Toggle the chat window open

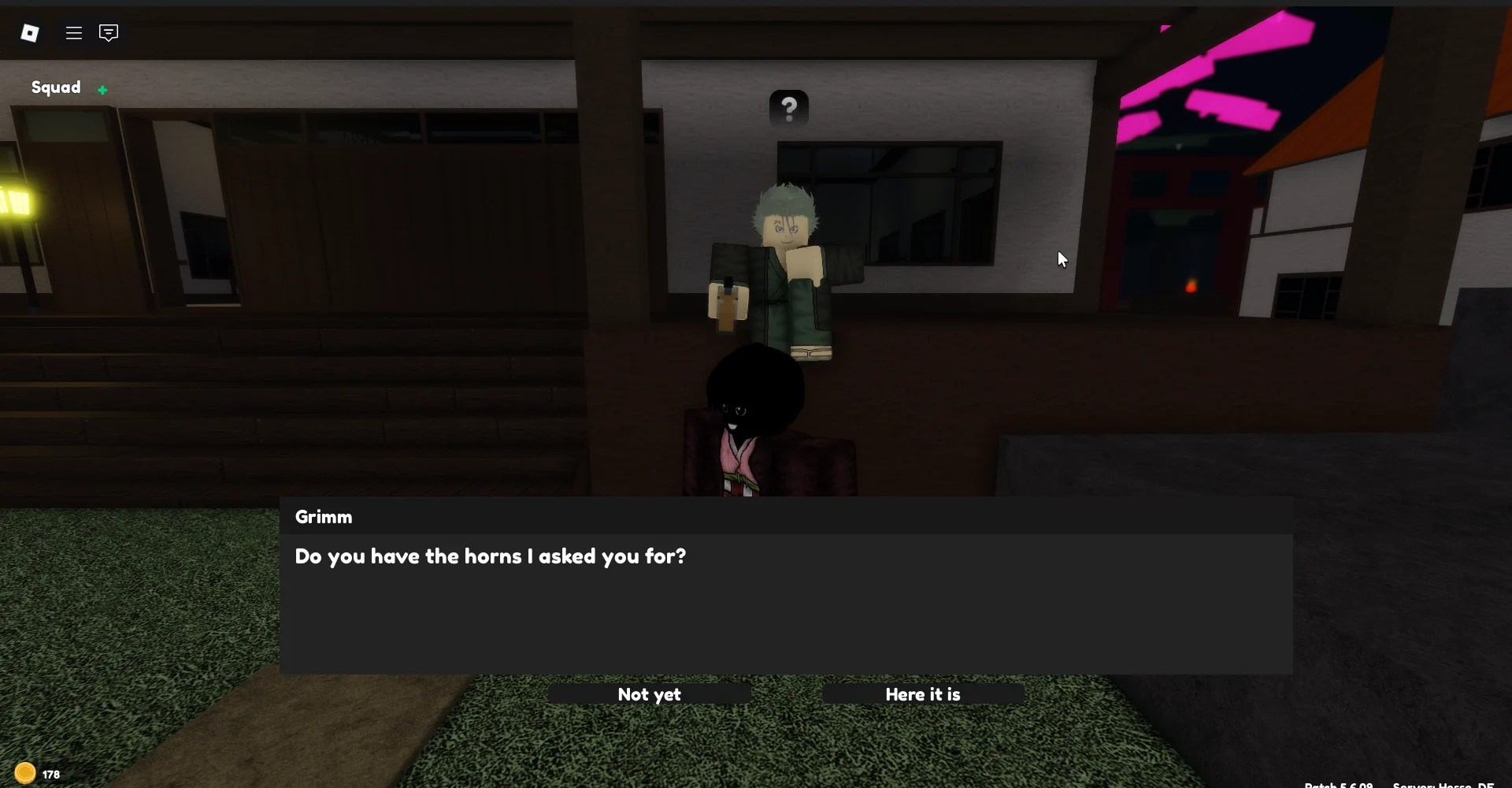click(x=108, y=33)
